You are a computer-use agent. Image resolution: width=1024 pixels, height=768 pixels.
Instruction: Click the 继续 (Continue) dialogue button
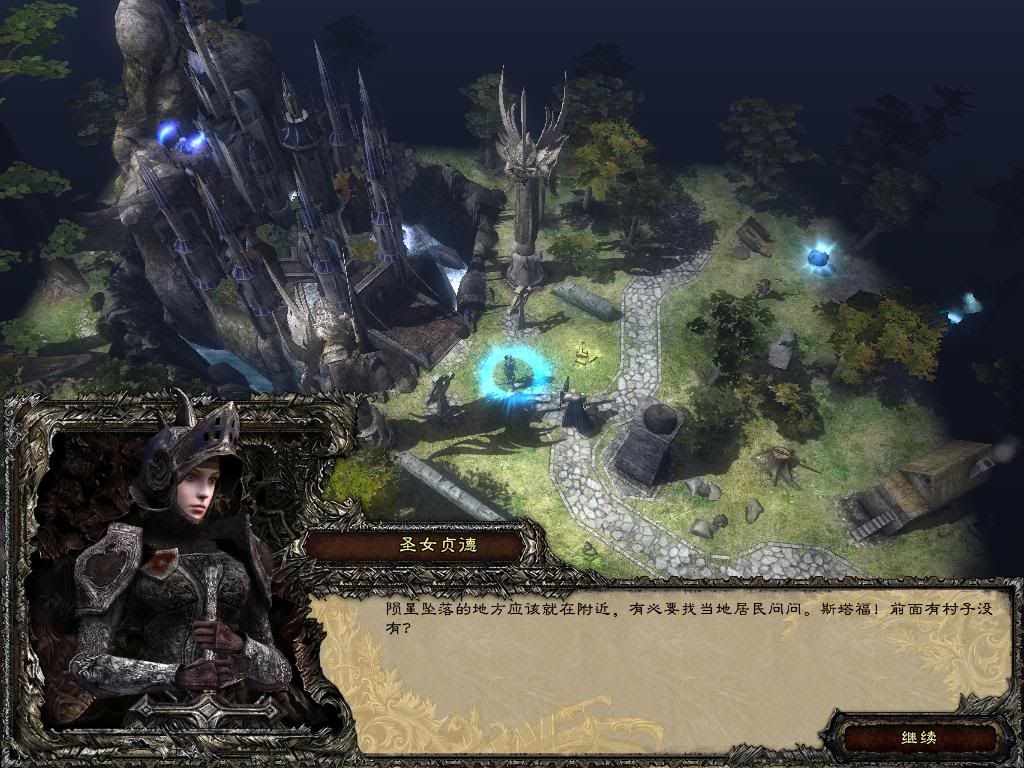click(x=918, y=738)
